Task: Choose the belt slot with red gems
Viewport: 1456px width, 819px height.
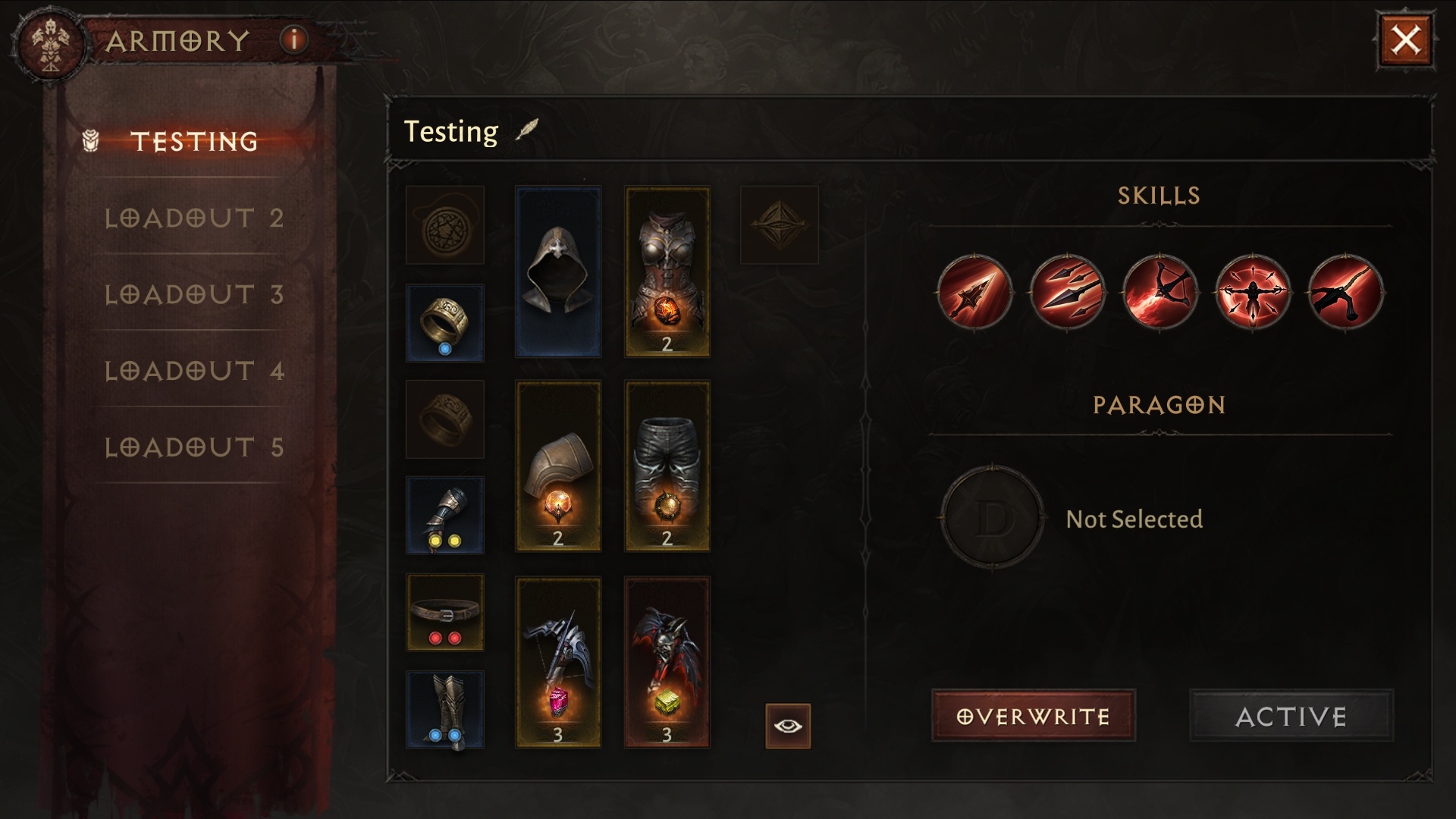Action: pyautogui.click(x=445, y=612)
